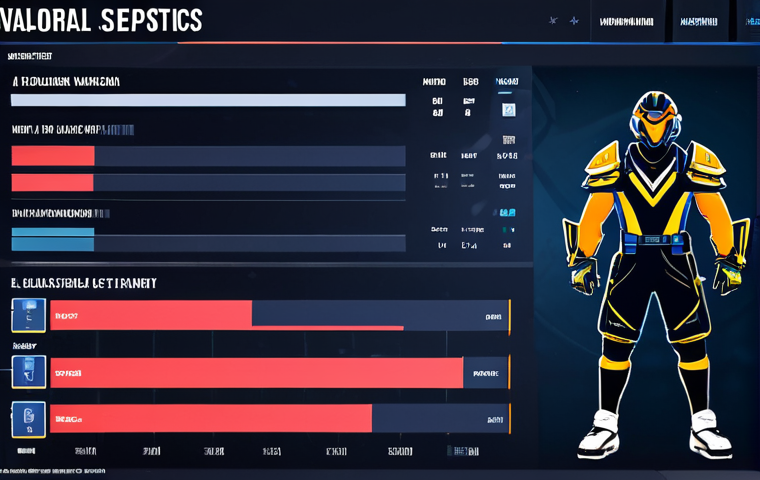Select the blue underlined stats column header
Screen dimensions: 760x480
coord(507,82)
